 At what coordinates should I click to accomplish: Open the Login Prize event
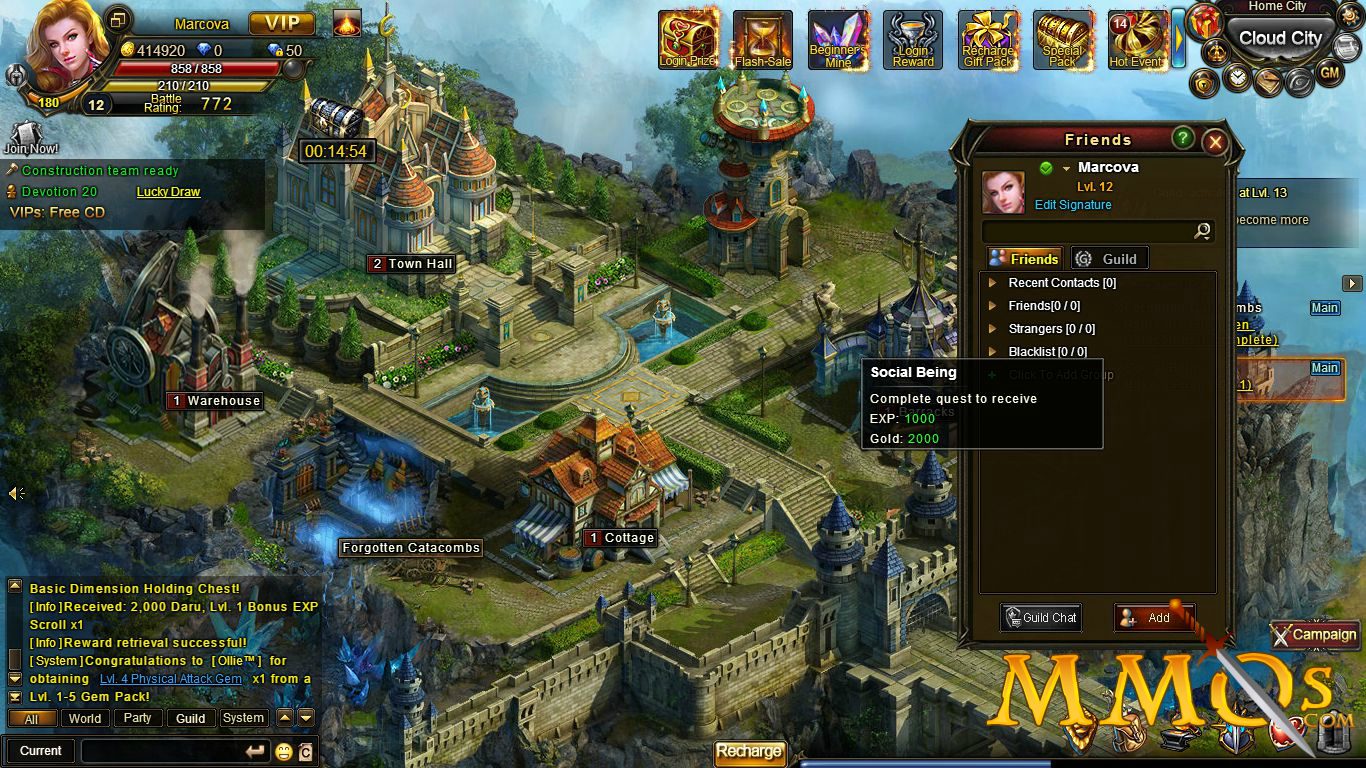pyautogui.click(x=688, y=40)
